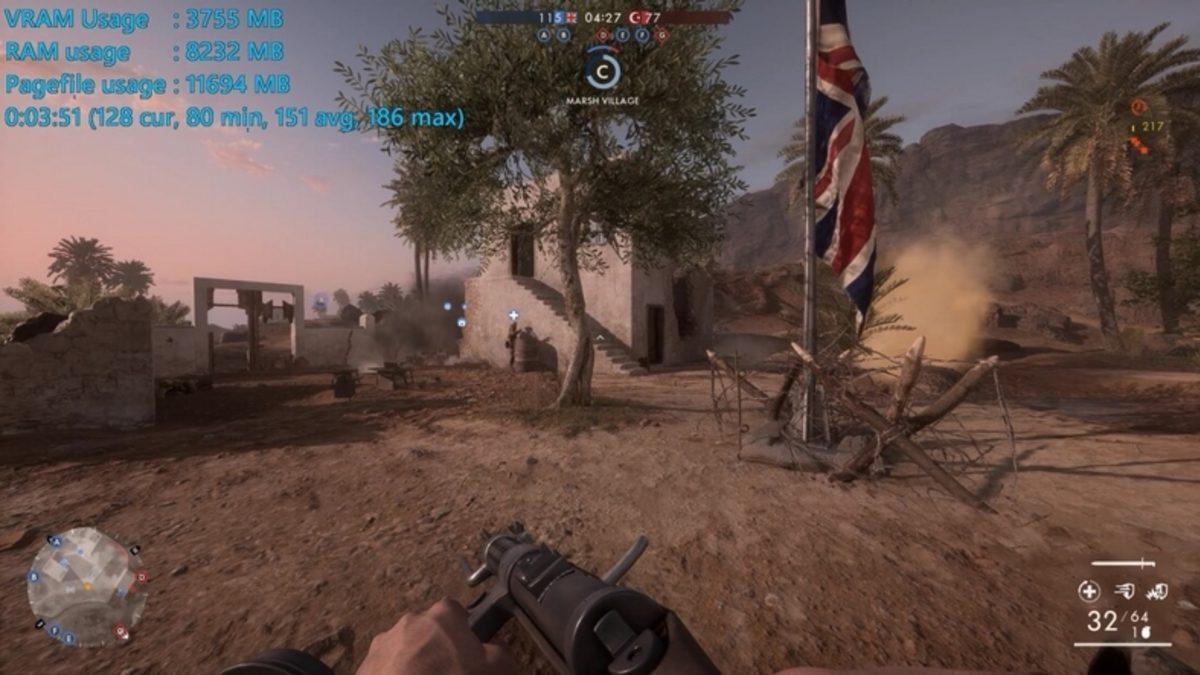Click the British flag team icon

[x=572, y=17]
